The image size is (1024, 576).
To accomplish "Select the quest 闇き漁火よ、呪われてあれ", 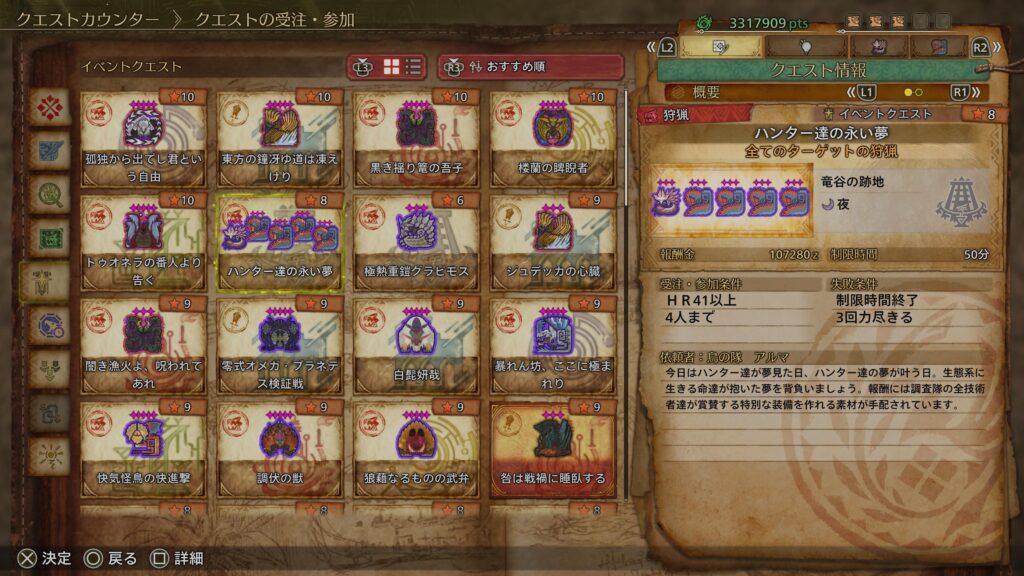I will [143, 346].
